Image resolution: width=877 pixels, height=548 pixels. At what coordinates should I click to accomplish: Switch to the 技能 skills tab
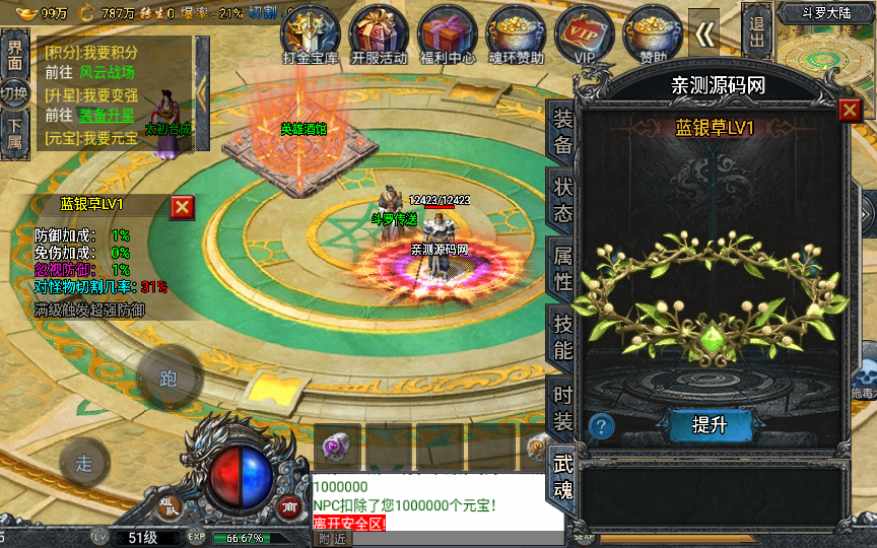pyautogui.click(x=563, y=337)
